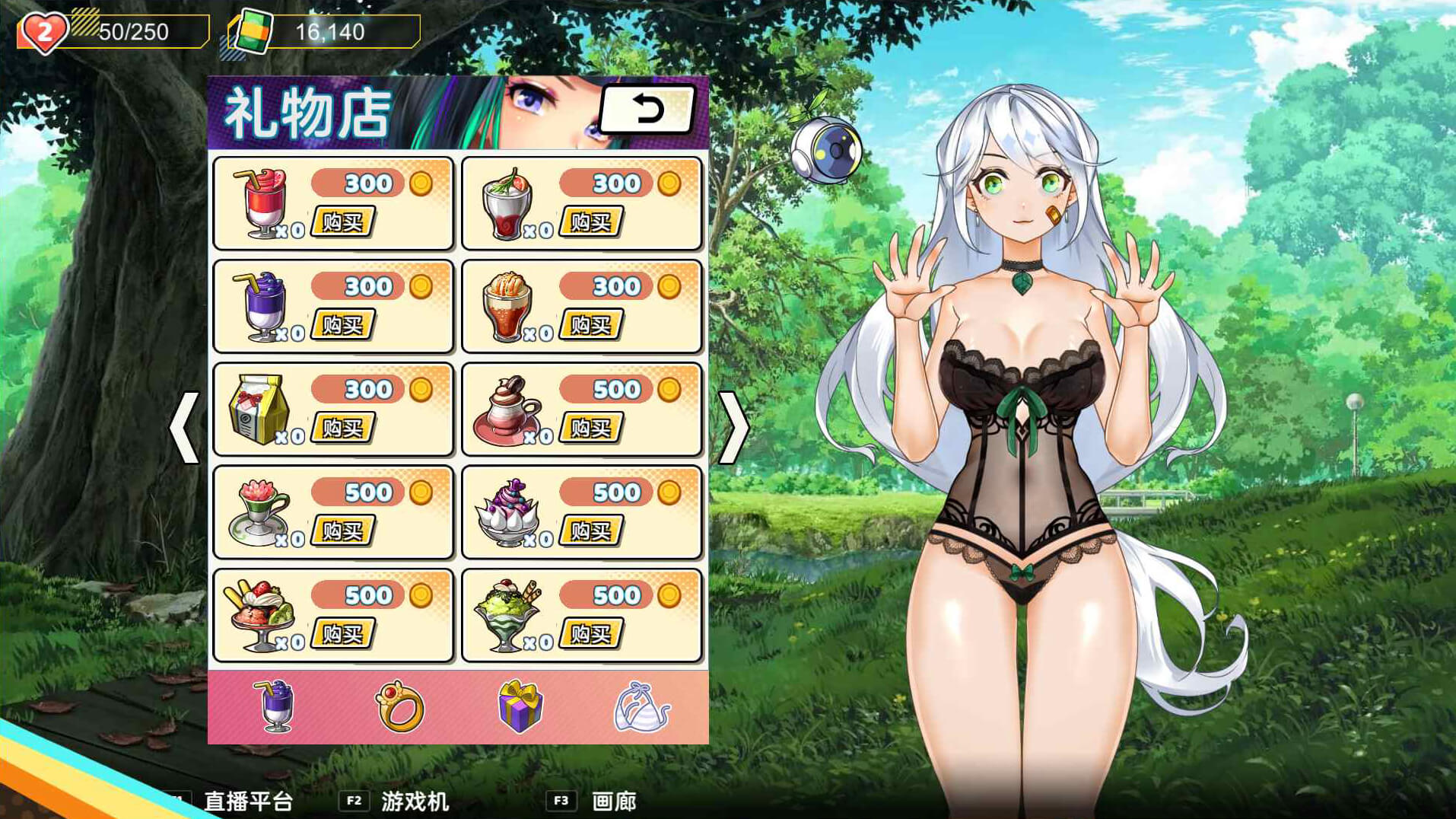The height and width of the screenshot is (819, 1456).
Task: Buy the purple blueberry smoothie for 300
Action: click(343, 325)
